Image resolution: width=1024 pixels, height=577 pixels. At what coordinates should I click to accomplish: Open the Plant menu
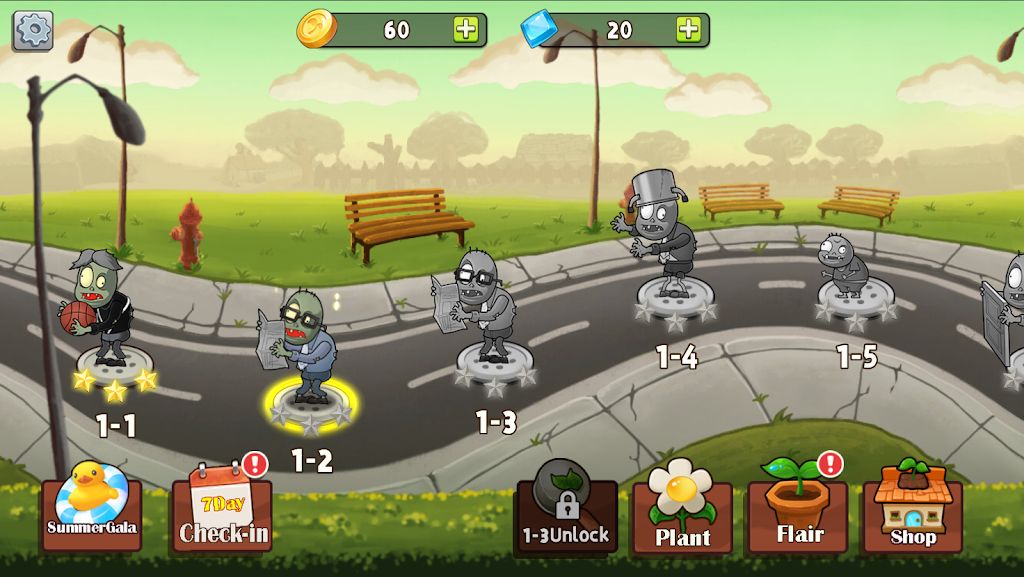pyautogui.click(x=682, y=510)
